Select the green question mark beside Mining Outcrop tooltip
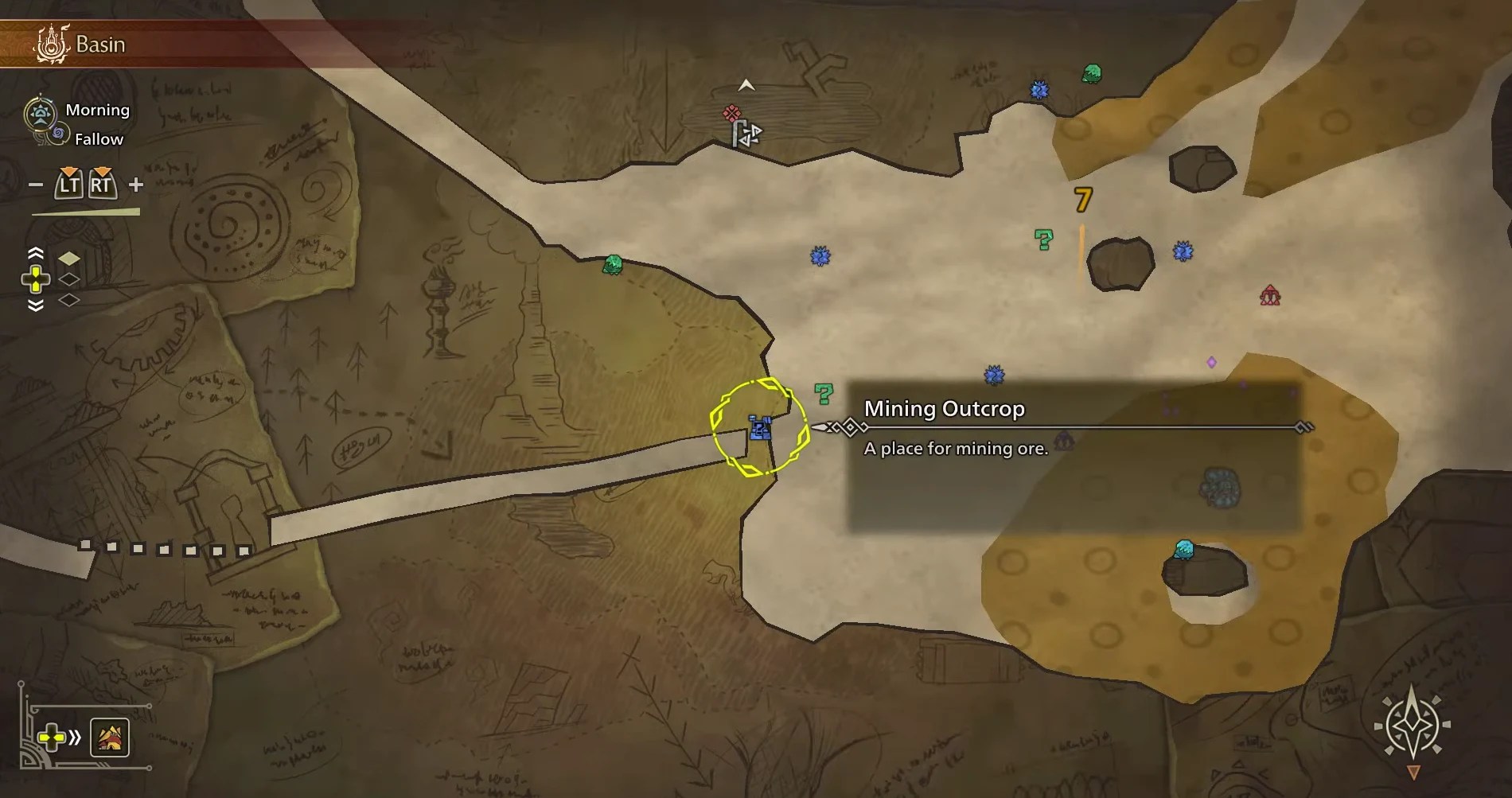The image size is (1512, 798). [824, 392]
